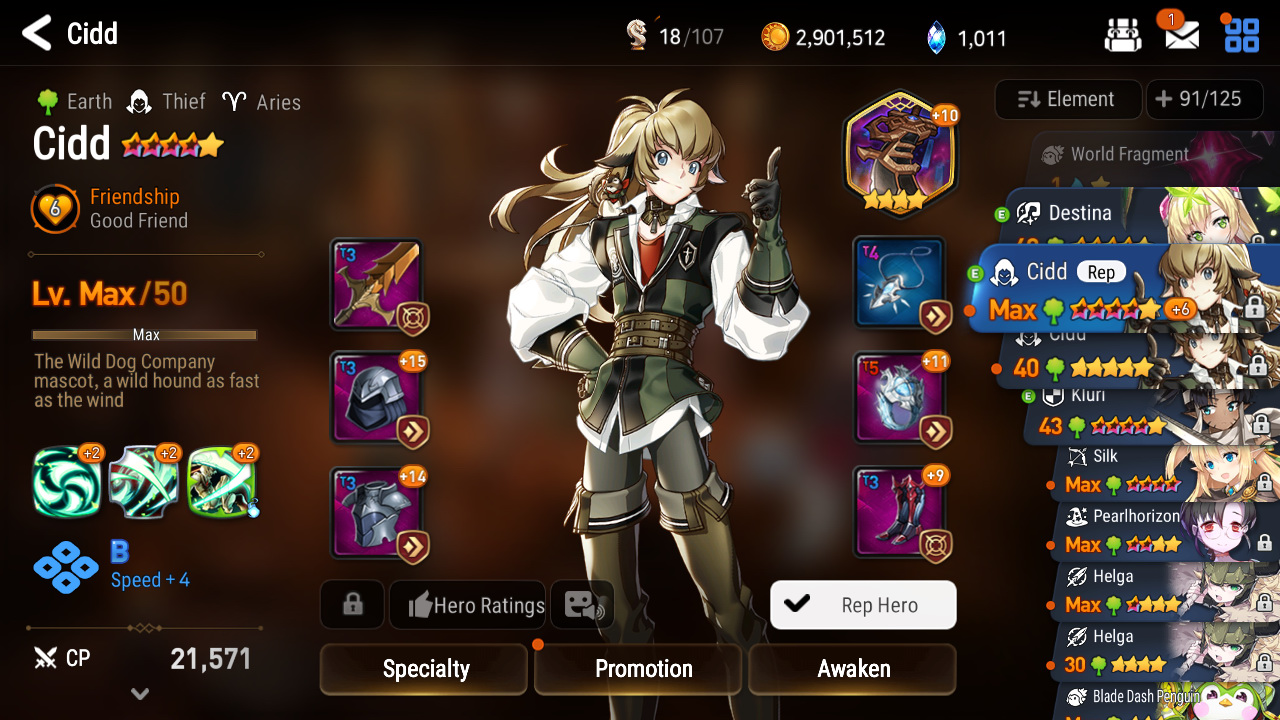Image resolution: width=1280 pixels, height=720 pixels.
Task: Toggle the hero lock button
Action: pyautogui.click(x=352, y=605)
